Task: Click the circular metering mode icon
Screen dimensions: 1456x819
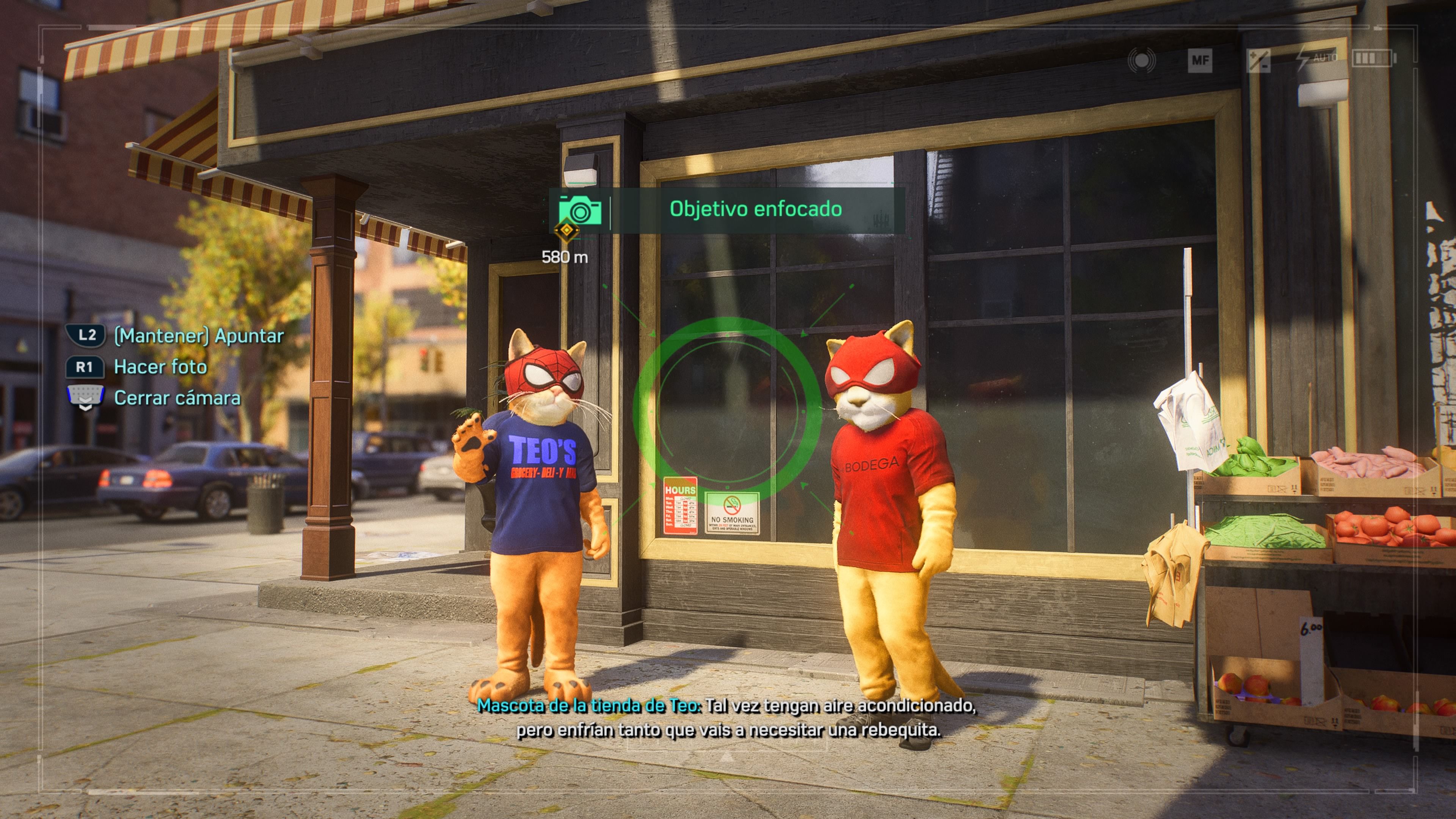Action: pyautogui.click(x=1141, y=61)
